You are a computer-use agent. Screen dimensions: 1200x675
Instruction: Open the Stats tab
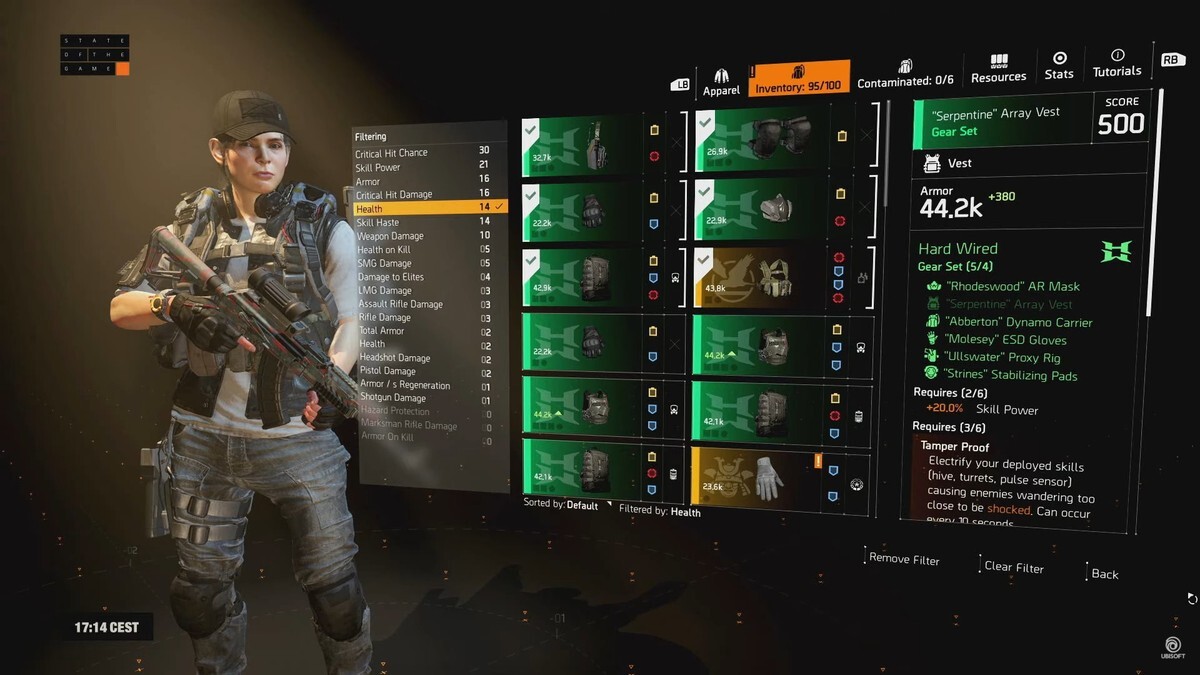(1059, 66)
